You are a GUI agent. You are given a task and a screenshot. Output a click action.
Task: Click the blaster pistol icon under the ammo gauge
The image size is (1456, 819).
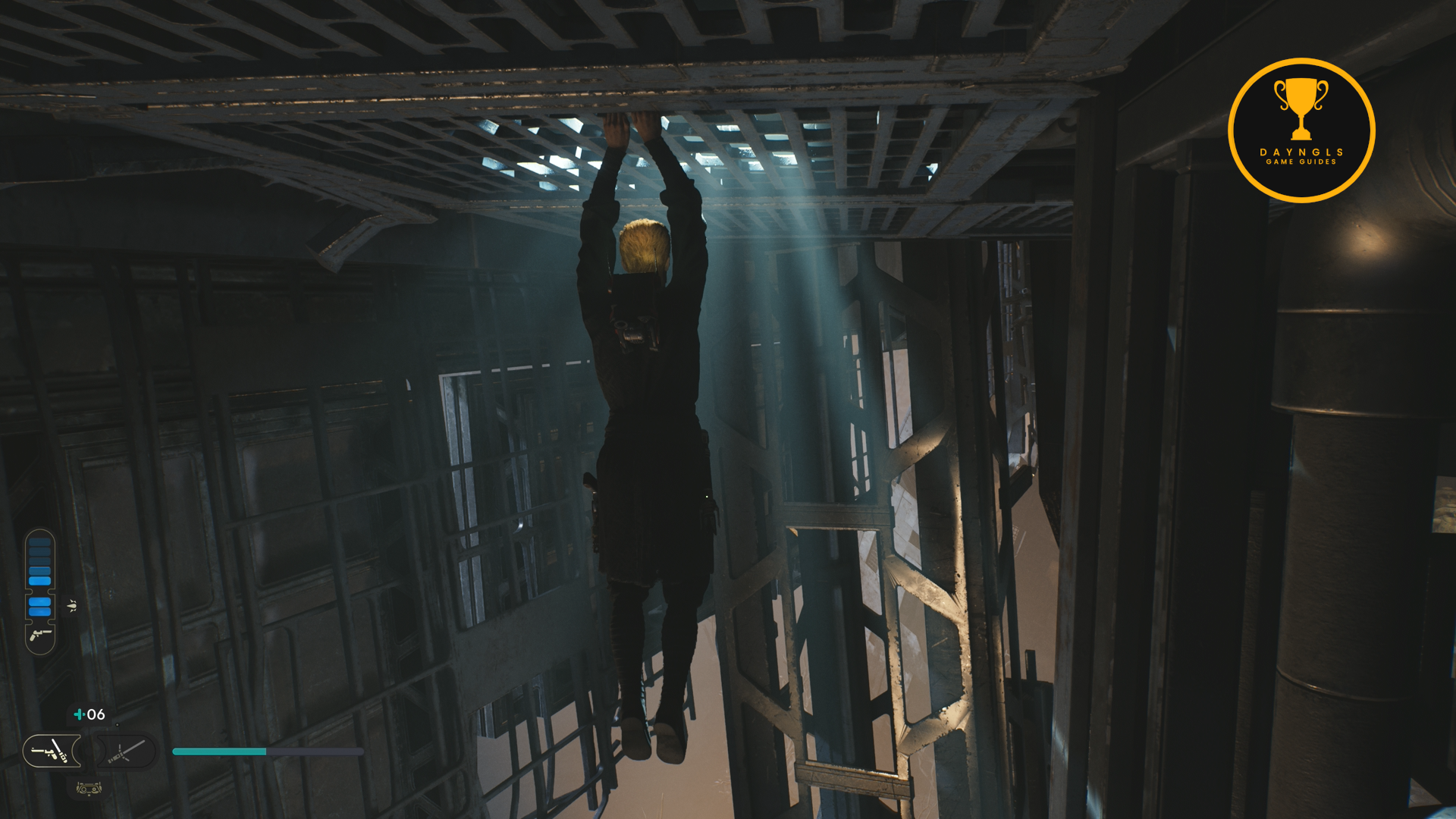click(x=40, y=635)
